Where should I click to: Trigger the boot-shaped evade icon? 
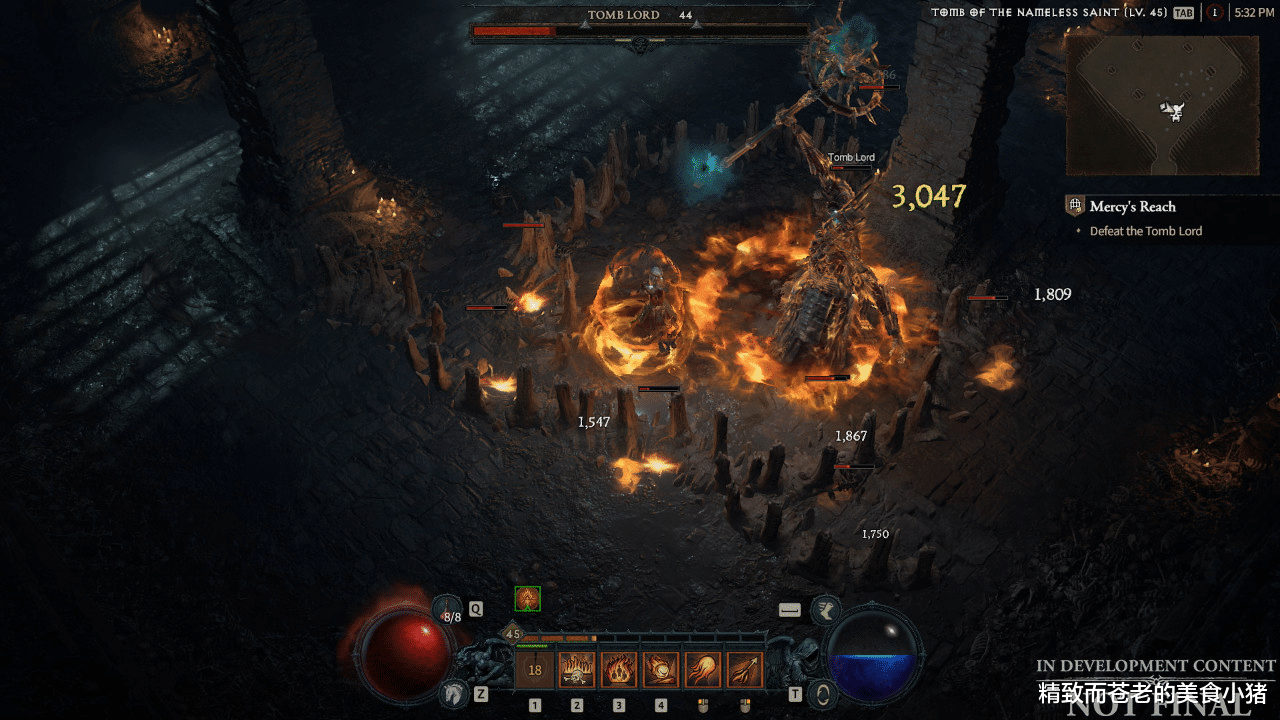coord(826,610)
